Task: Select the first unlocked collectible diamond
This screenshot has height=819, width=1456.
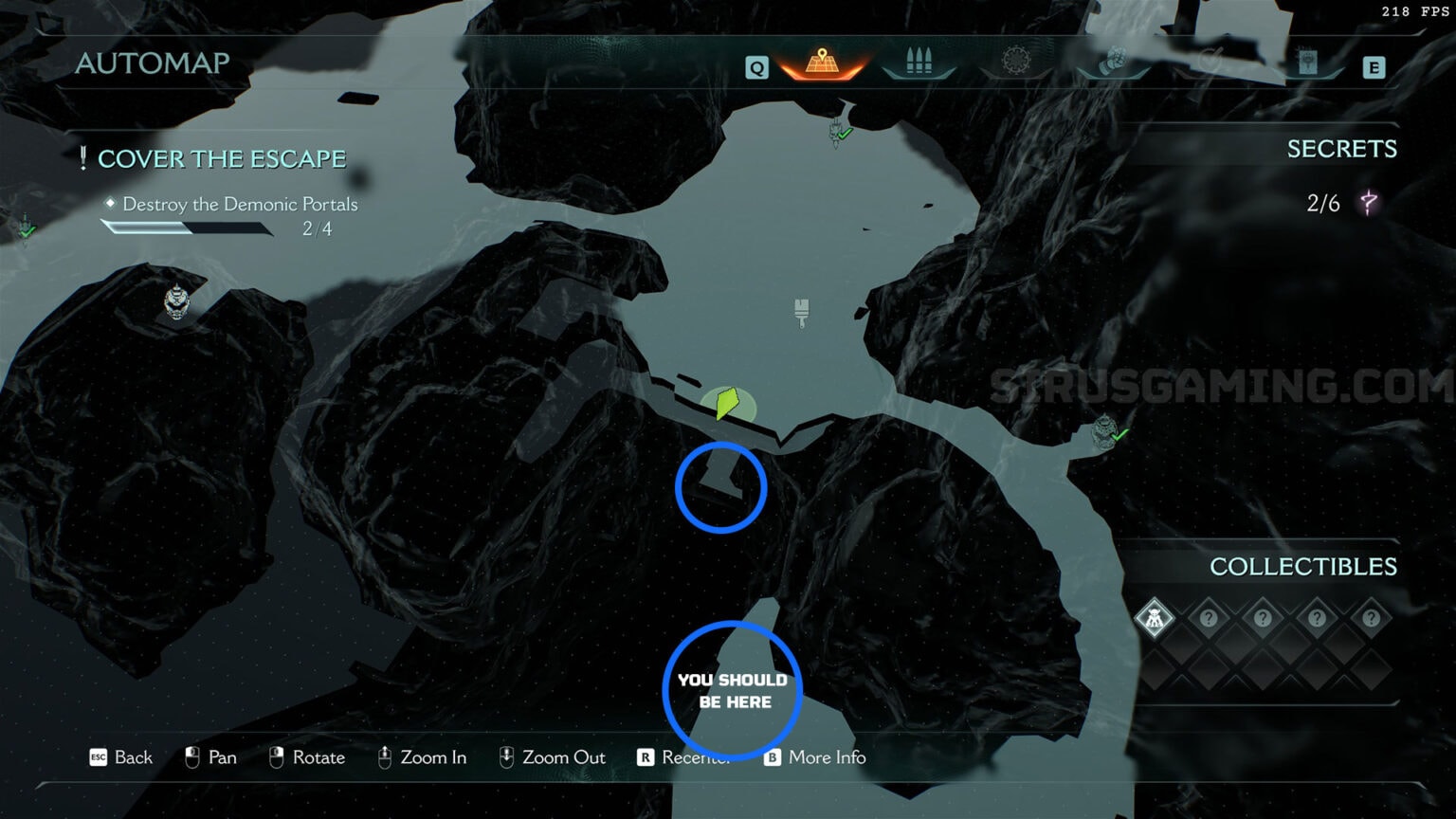Action: [1155, 619]
